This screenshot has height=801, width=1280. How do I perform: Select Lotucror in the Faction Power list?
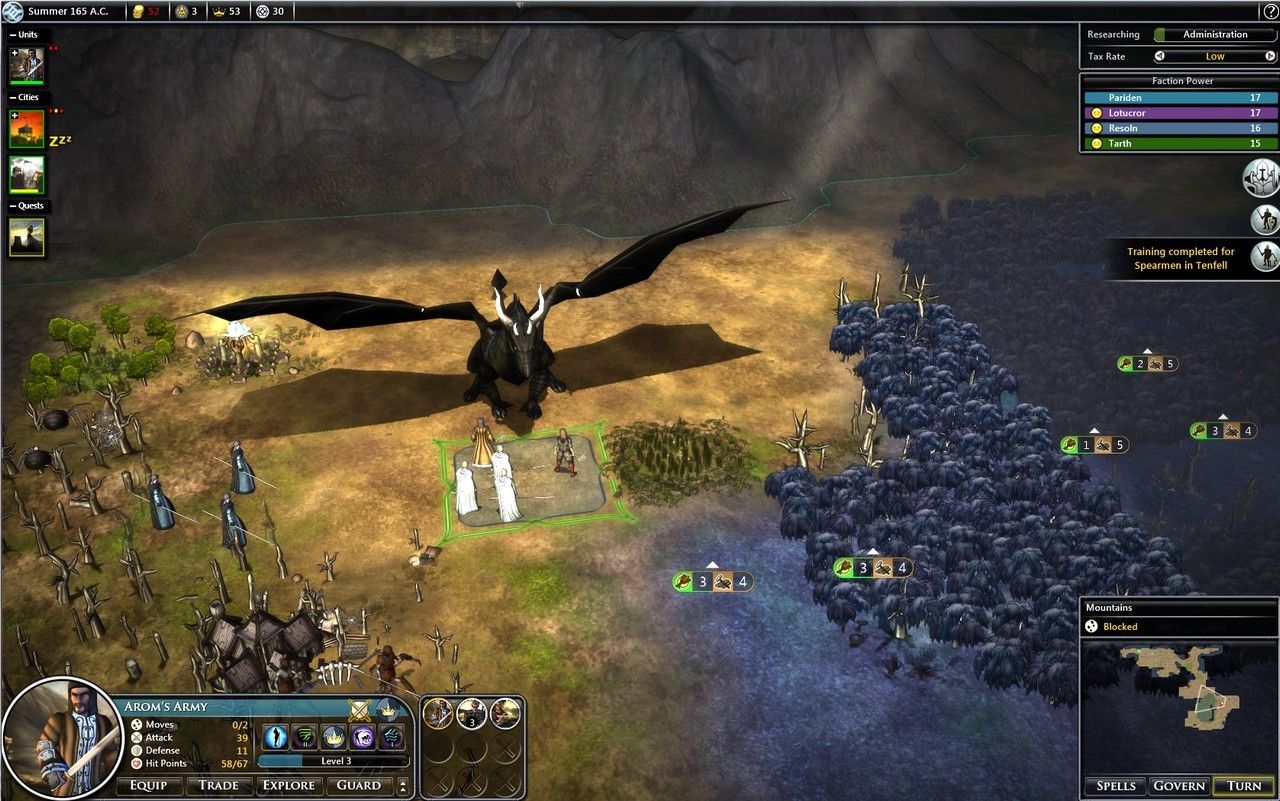pyautogui.click(x=1178, y=113)
